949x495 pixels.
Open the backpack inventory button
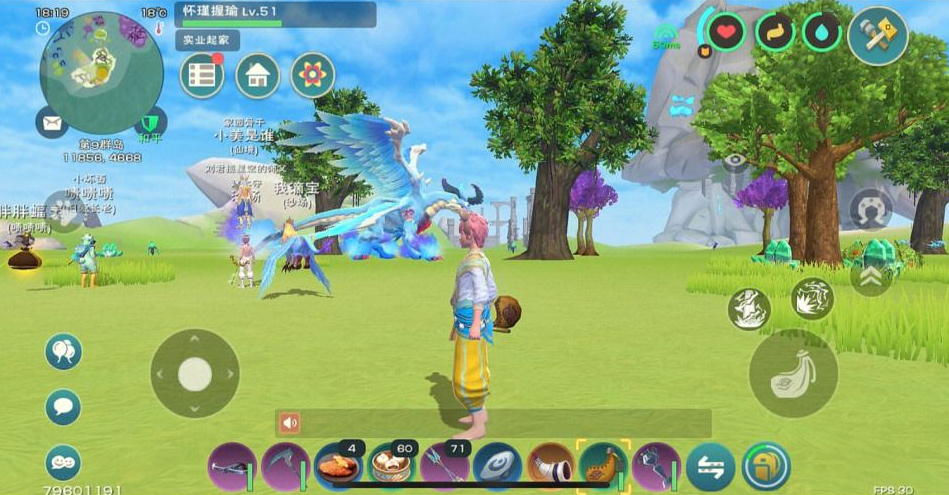click(765, 467)
